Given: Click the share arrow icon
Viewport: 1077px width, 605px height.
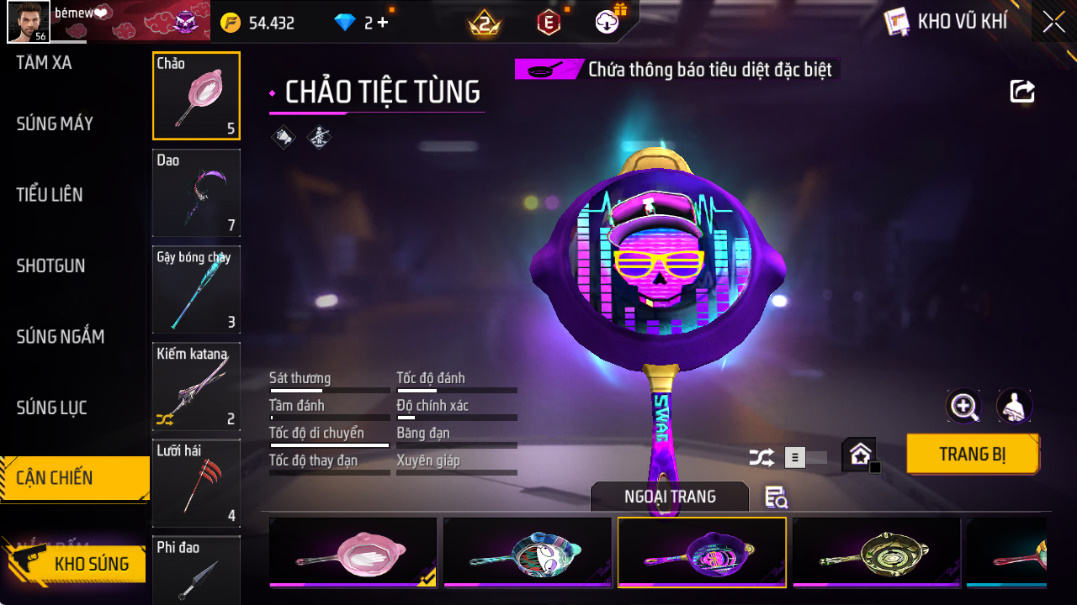Looking at the screenshot, I should [1022, 92].
